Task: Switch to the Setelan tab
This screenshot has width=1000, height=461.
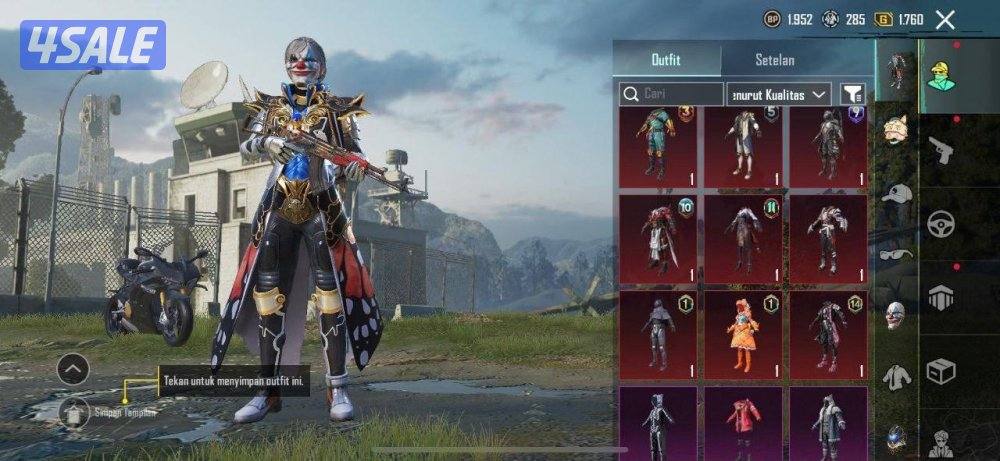Action: (775, 60)
